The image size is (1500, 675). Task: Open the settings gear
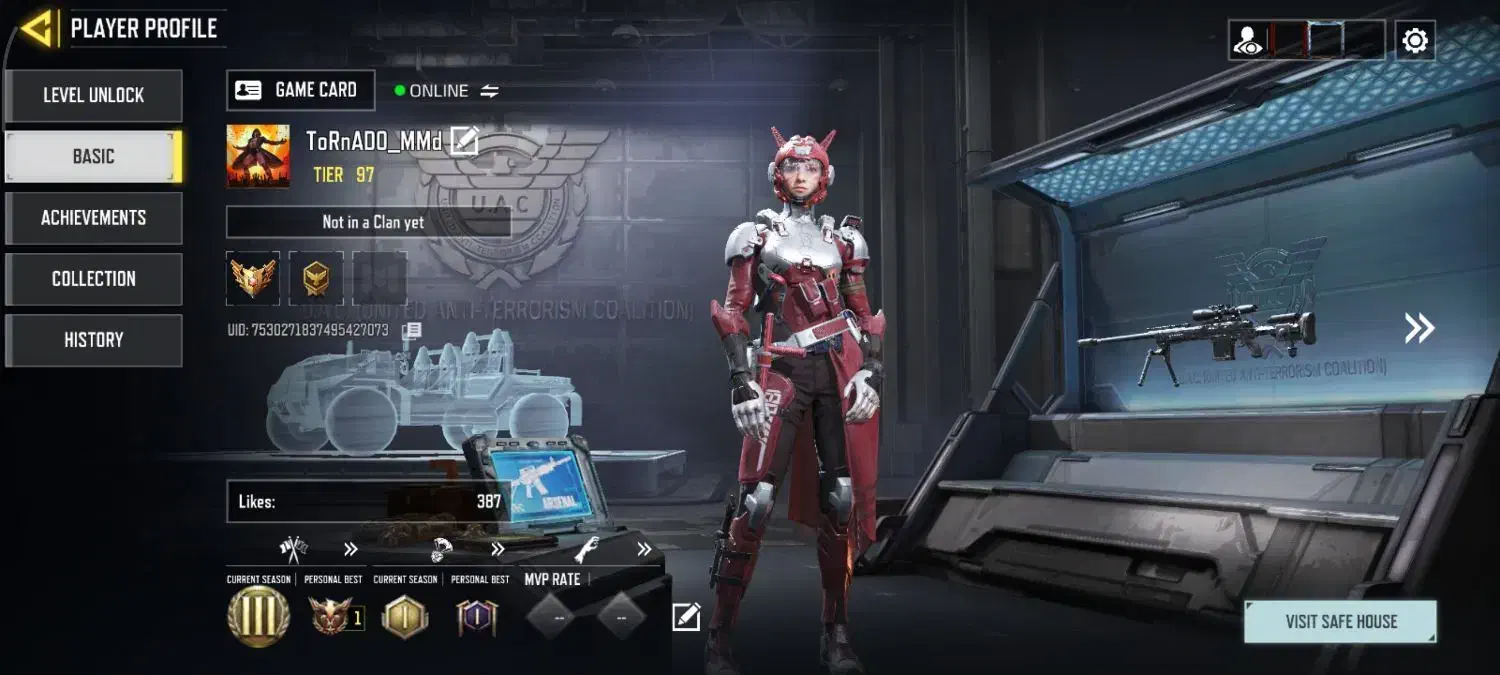pyautogui.click(x=1415, y=40)
